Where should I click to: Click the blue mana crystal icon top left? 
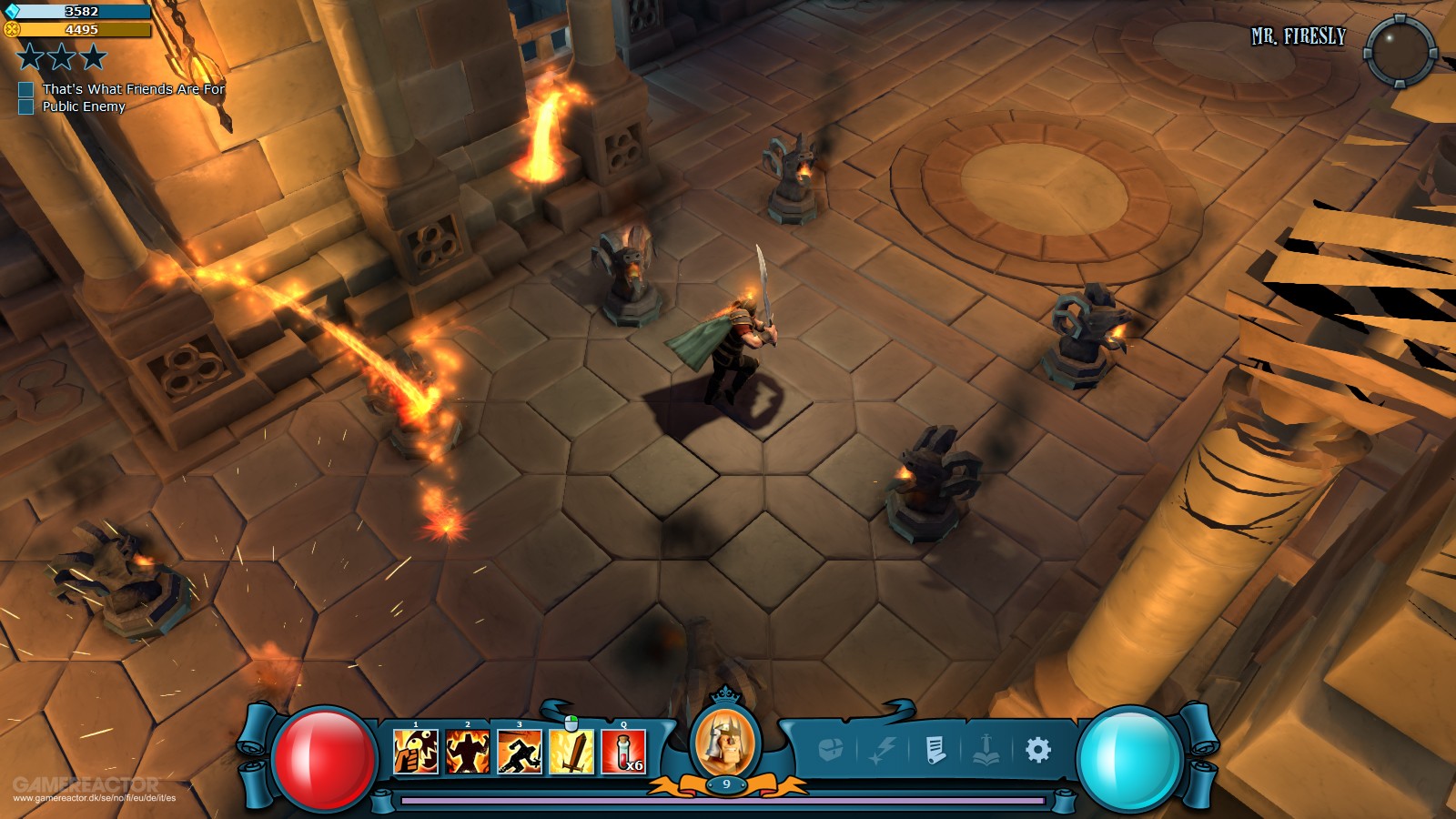tap(14, 11)
